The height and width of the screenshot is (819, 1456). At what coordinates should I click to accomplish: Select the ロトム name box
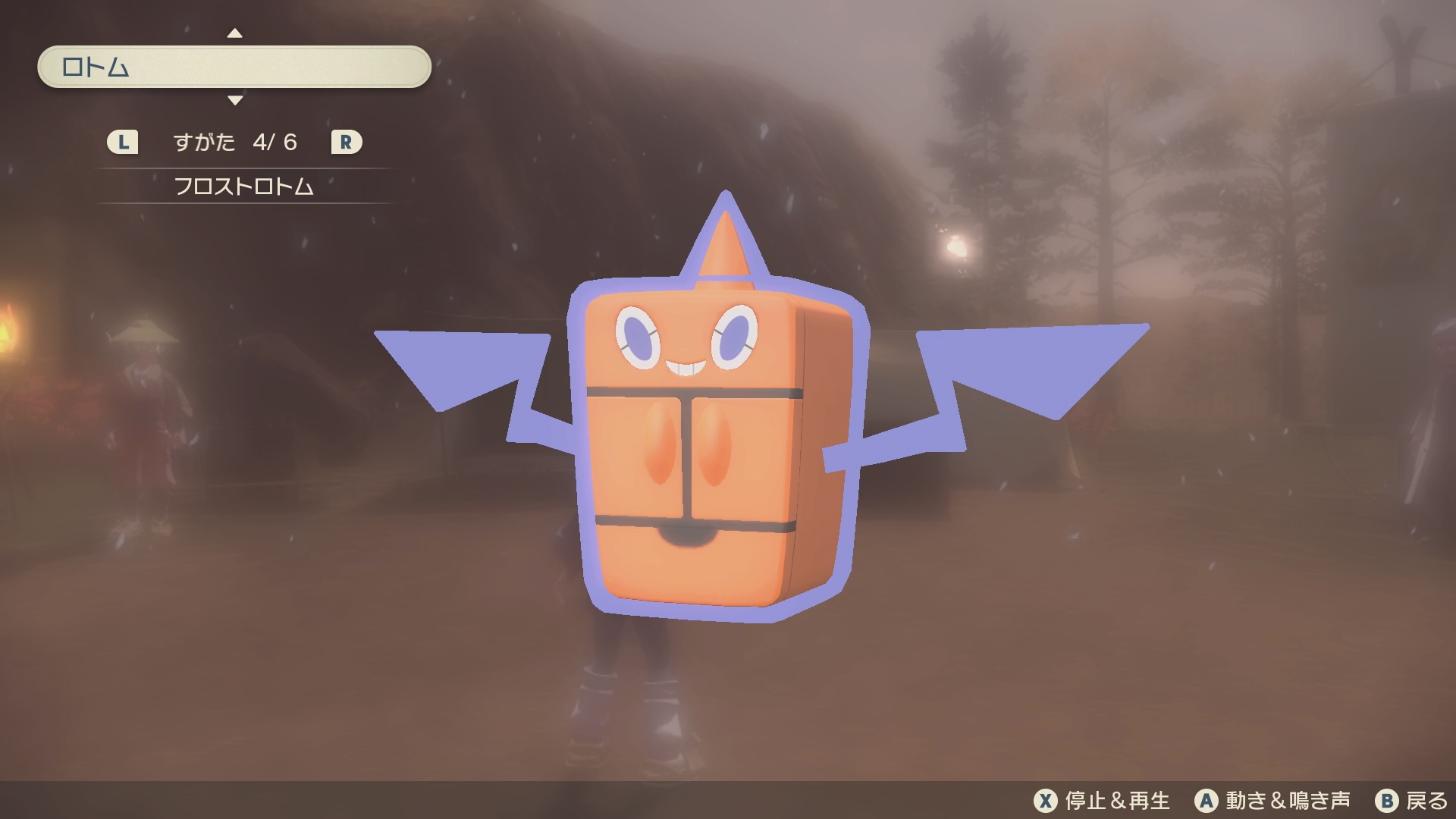point(234,67)
